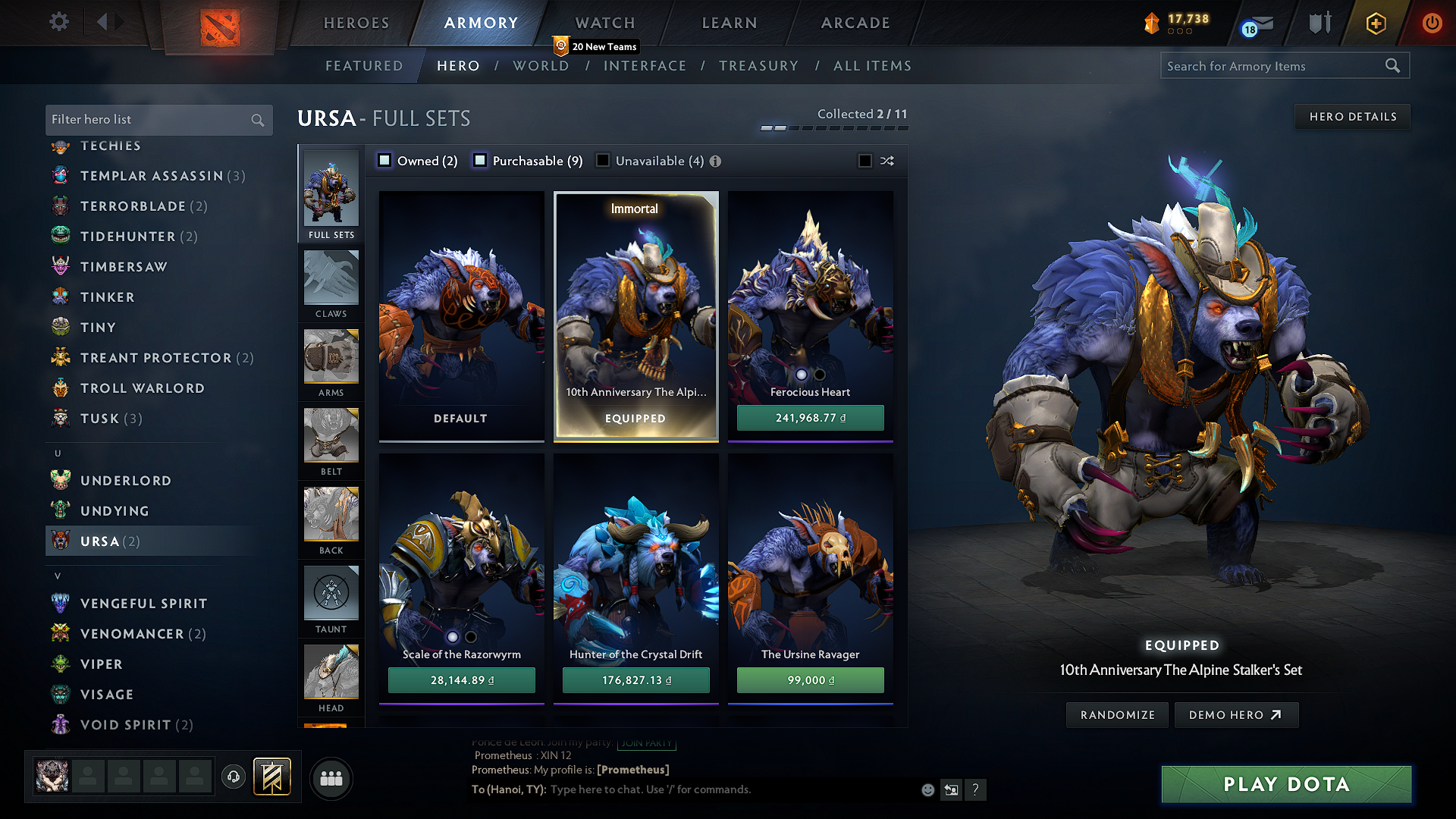Viewport: 1456px width, 819px height.
Task: Click the shuffle icon in the filter bar
Action: [x=886, y=161]
